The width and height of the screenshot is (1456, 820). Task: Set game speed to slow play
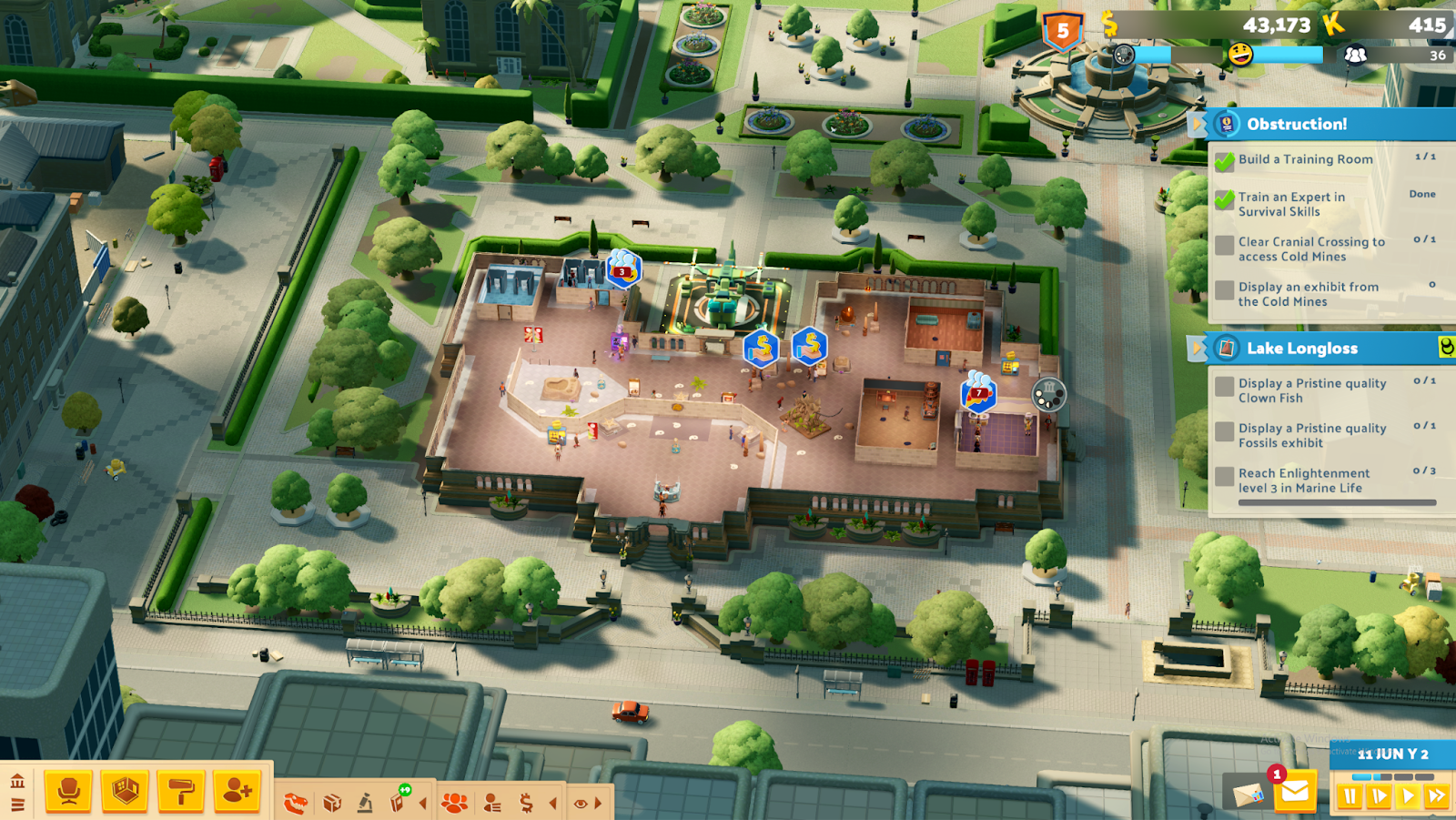[1380, 796]
